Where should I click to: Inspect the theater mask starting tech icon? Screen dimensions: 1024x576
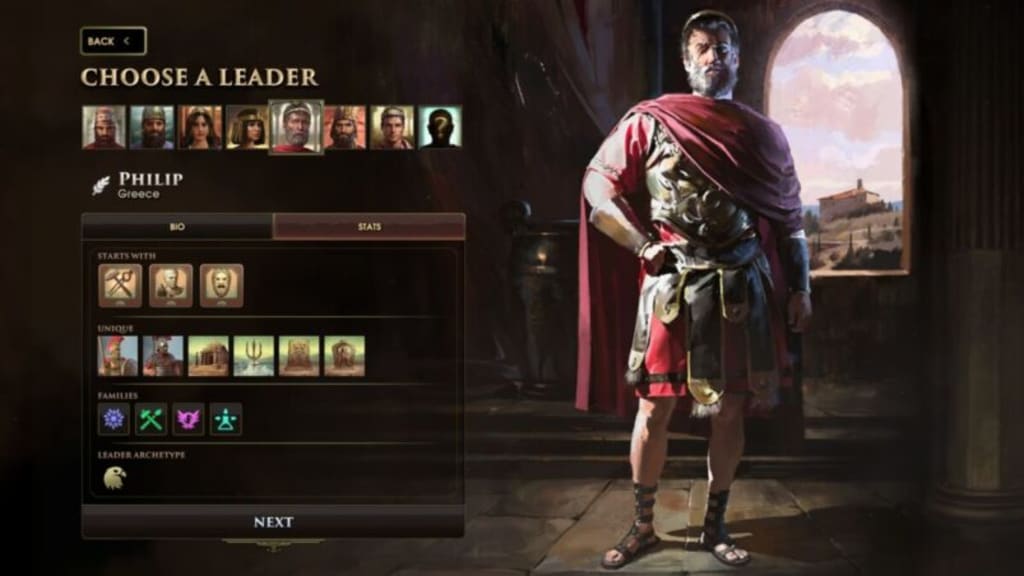(221, 285)
